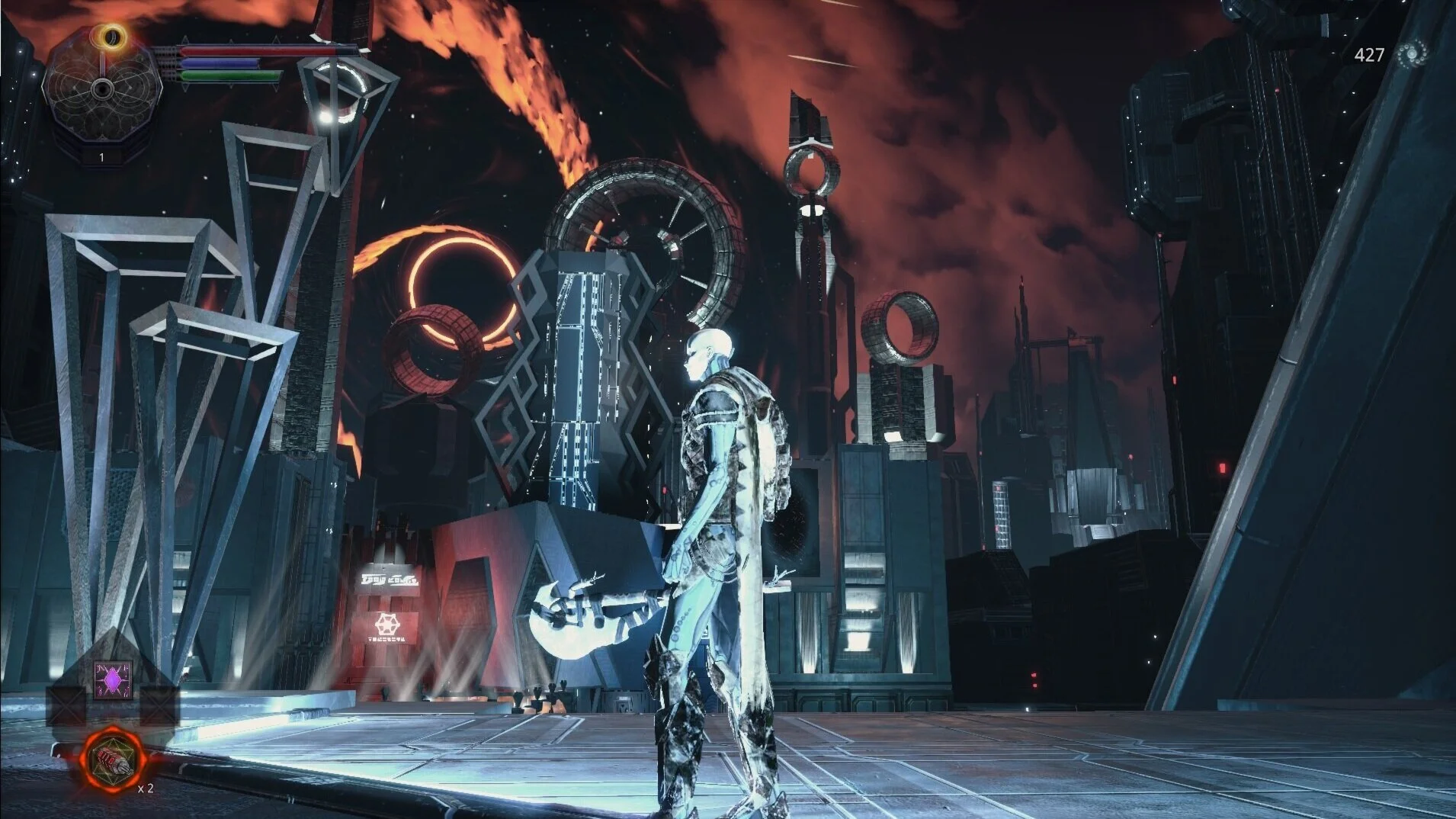Select the purple diamond quick-item slot
Screen dimensions: 1456x819
click(x=113, y=678)
